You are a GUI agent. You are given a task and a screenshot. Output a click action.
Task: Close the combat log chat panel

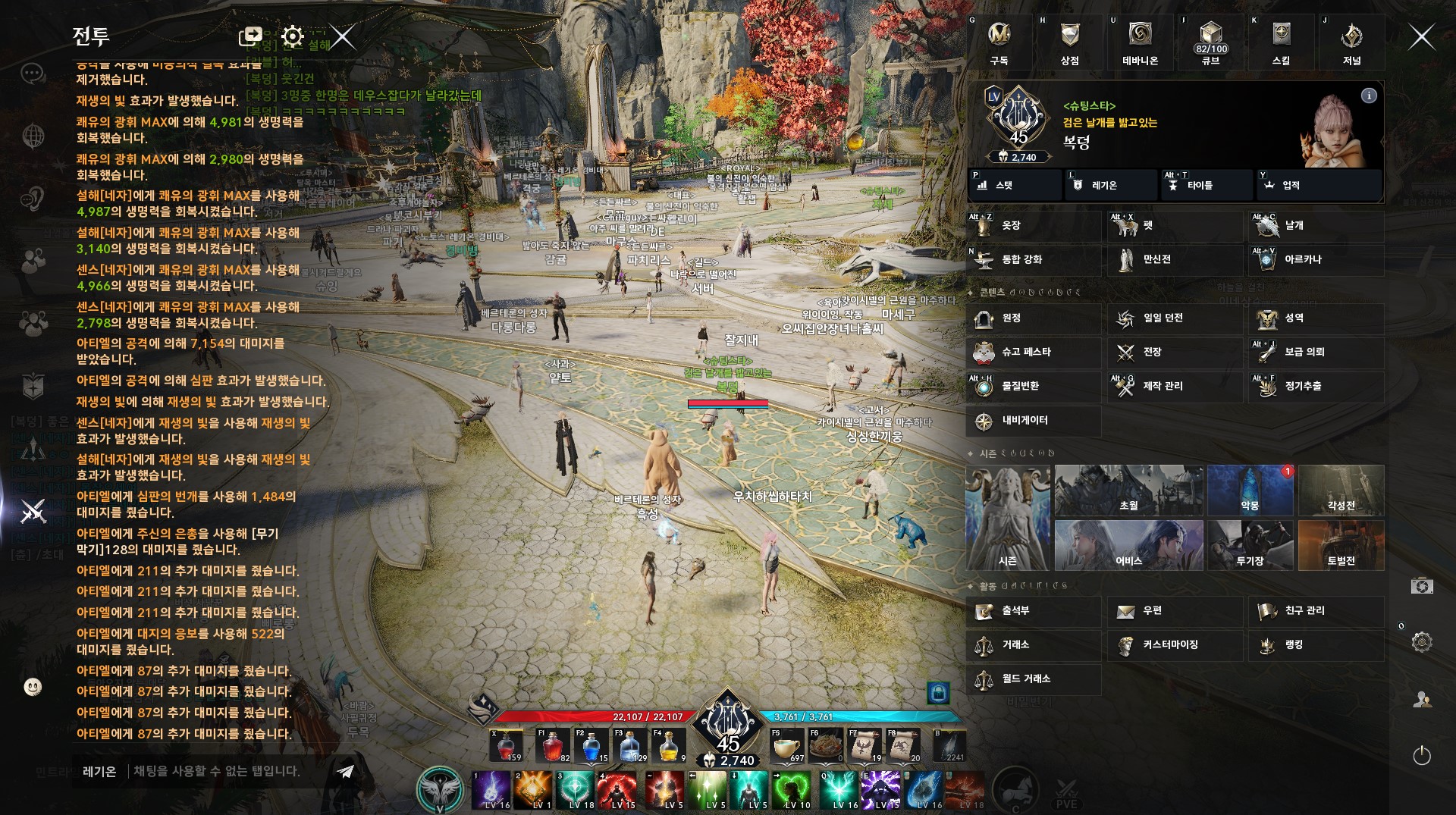coord(343,36)
